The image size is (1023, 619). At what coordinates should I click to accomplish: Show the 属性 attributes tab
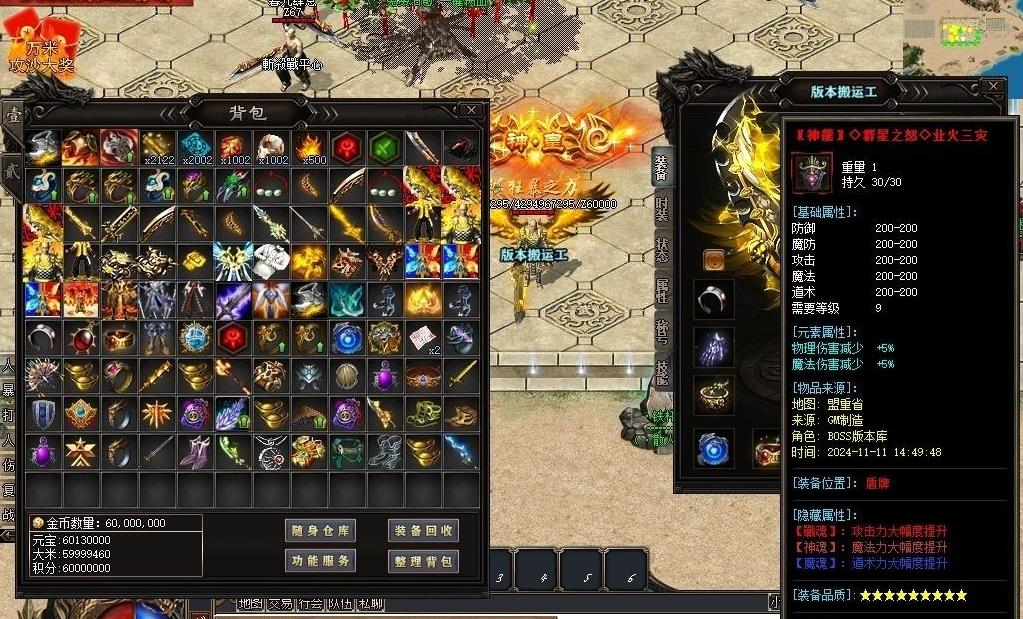pos(661,290)
